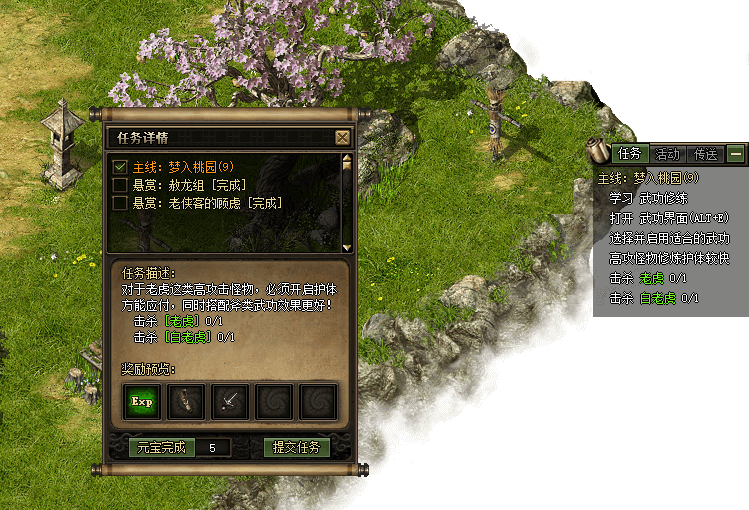Select the sword reward slot
The image size is (749, 510).
point(230,401)
